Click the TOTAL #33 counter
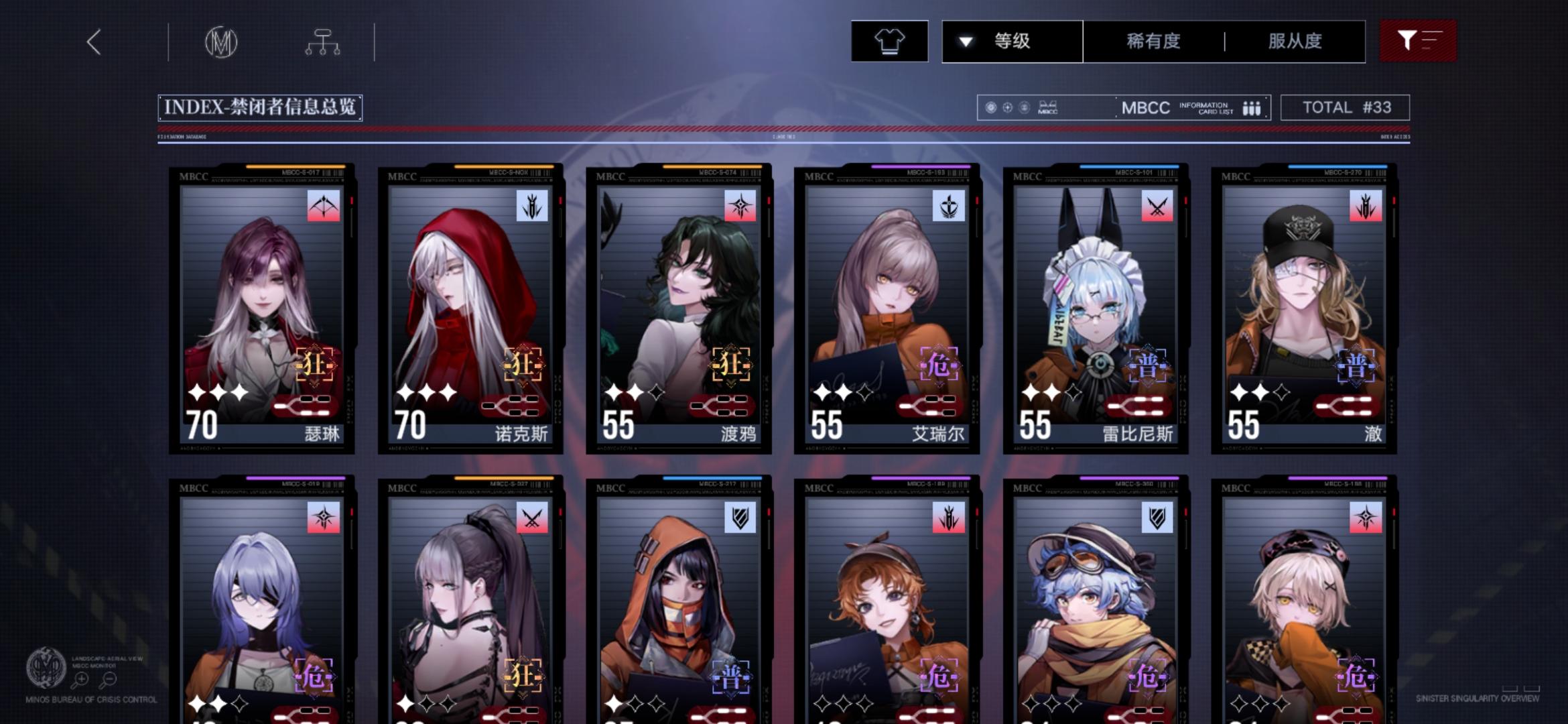The width and height of the screenshot is (1568, 724). click(x=1345, y=107)
